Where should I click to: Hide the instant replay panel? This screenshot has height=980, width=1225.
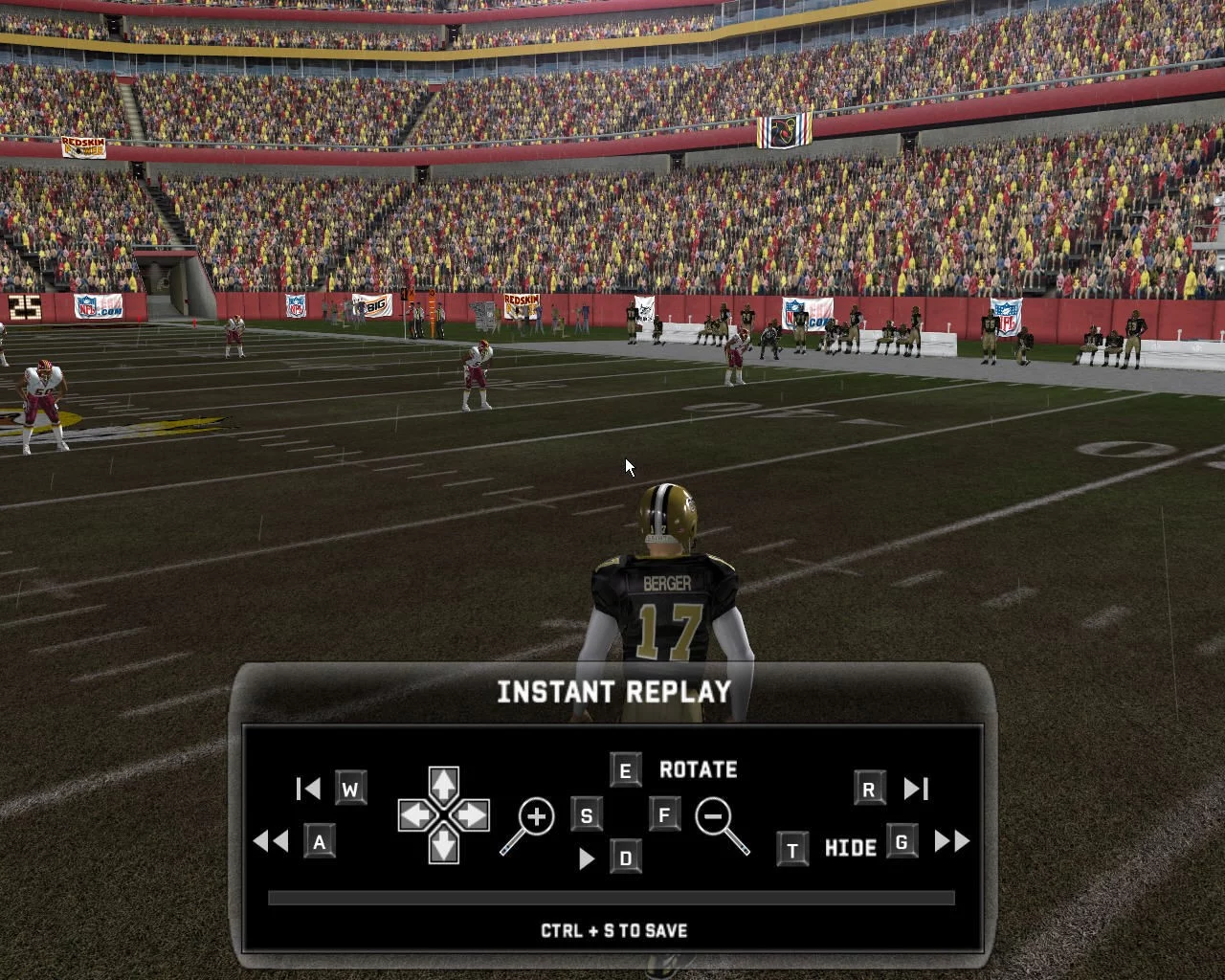click(x=850, y=848)
